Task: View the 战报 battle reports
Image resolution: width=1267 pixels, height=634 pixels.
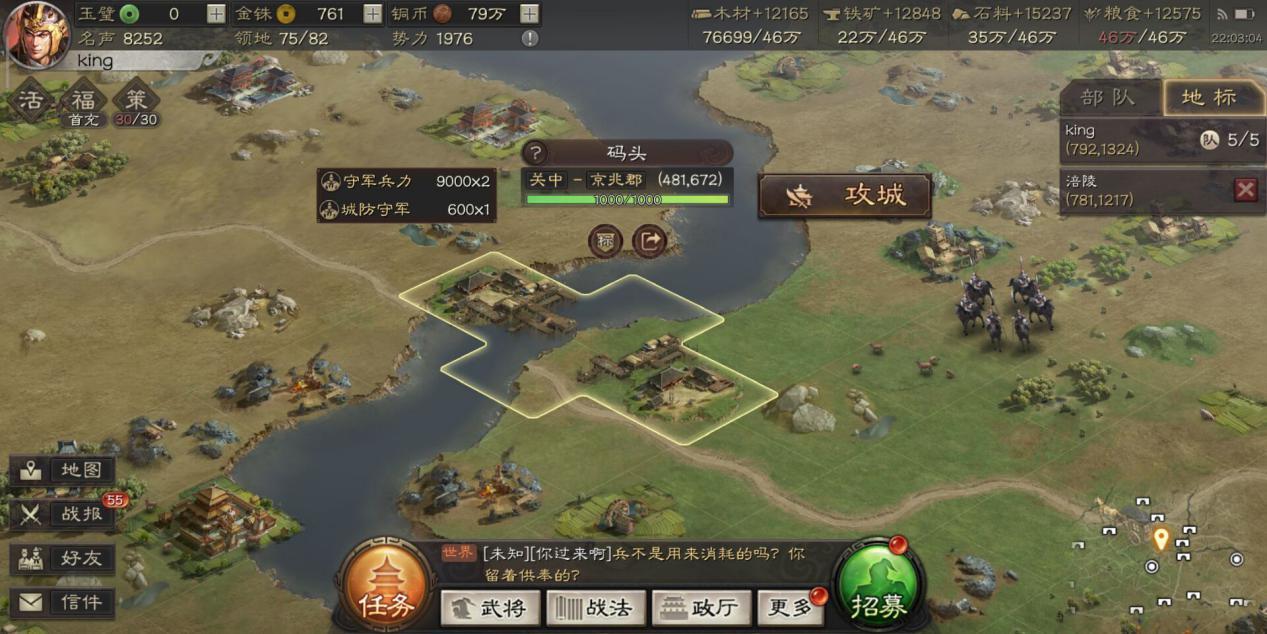Action: (x=62, y=514)
